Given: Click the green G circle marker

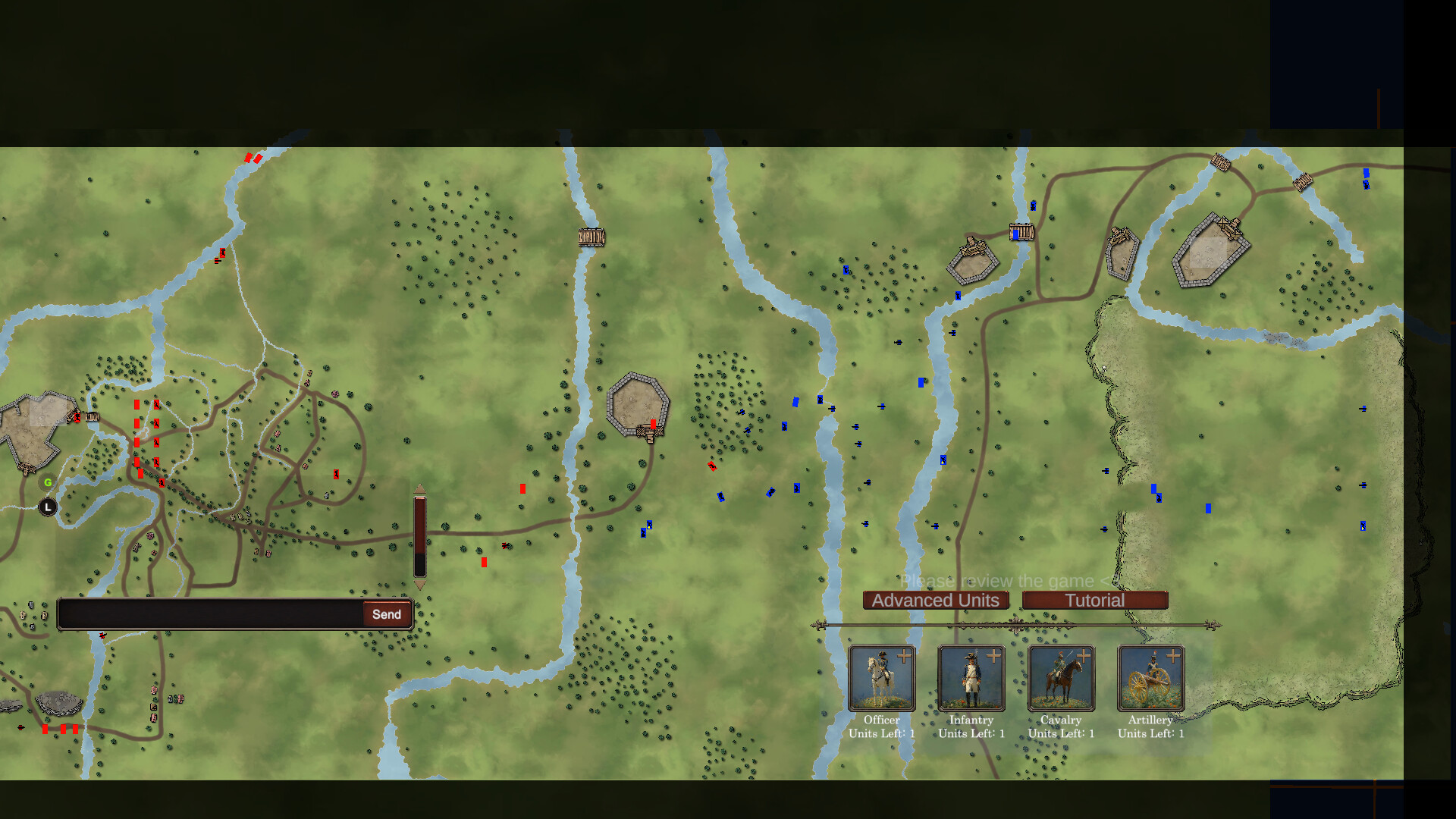Looking at the screenshot, I should (46, 482).
